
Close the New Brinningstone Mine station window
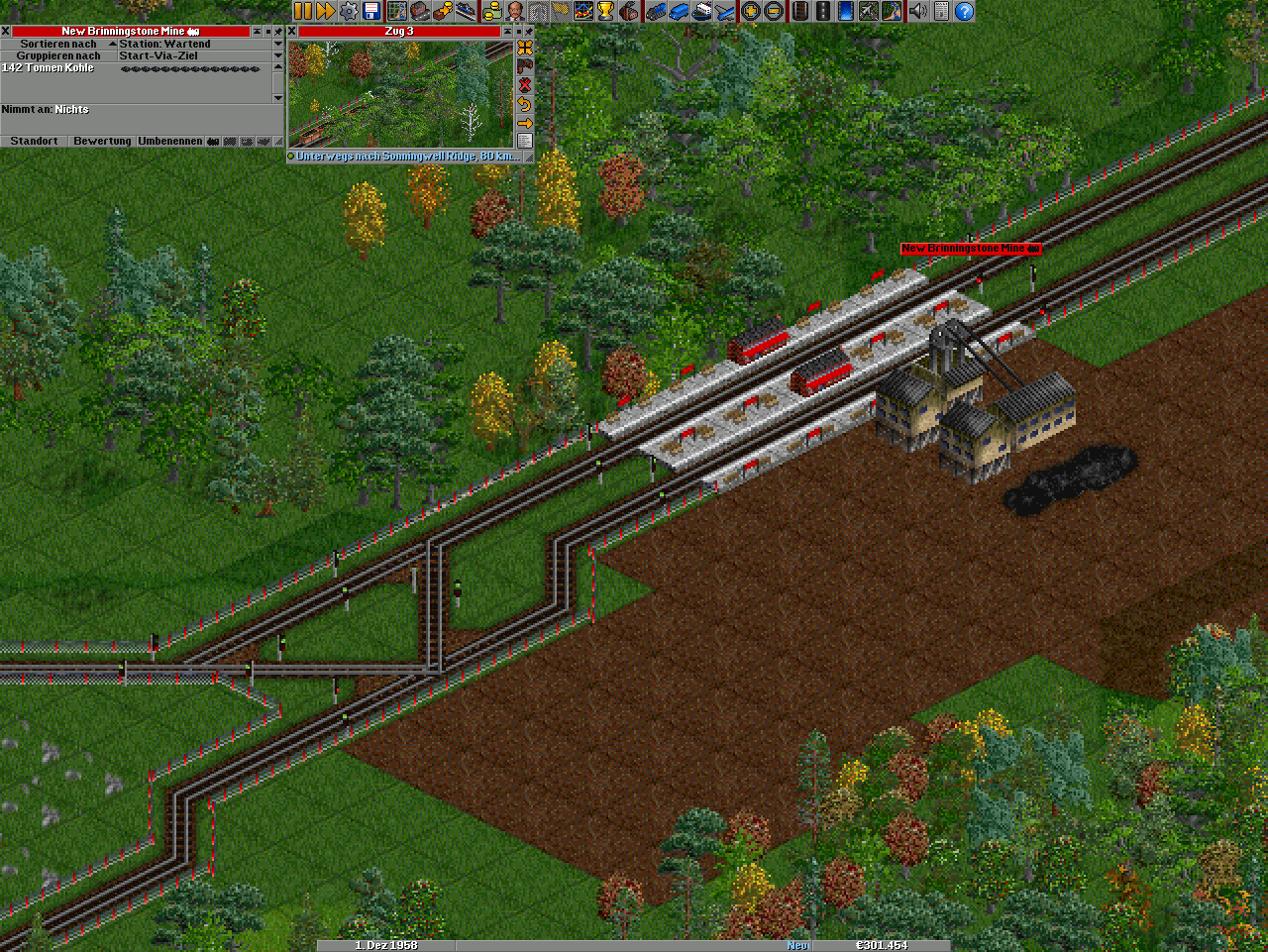click(6, 32)
